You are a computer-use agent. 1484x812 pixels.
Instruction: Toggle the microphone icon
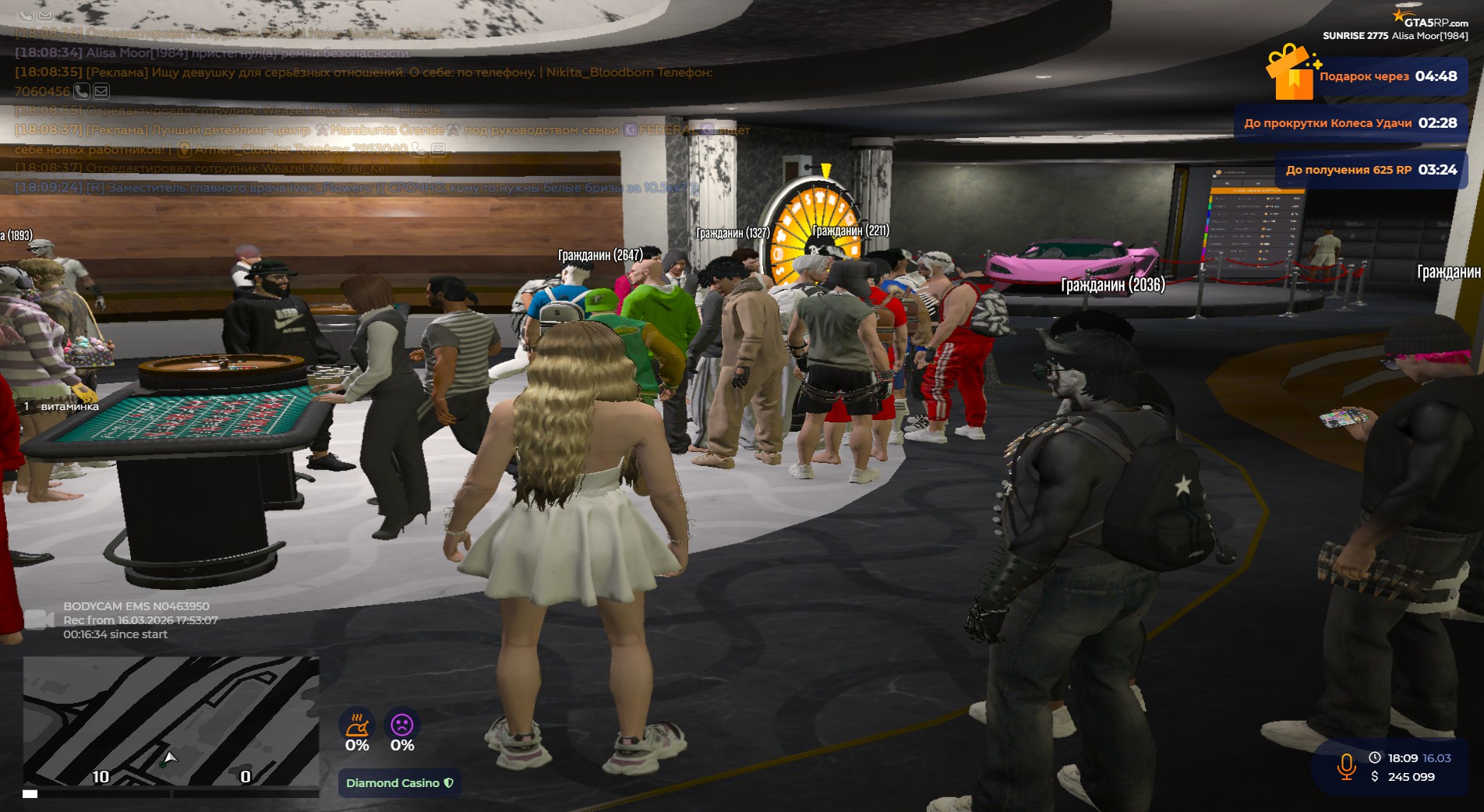[x=1346, y=766]
